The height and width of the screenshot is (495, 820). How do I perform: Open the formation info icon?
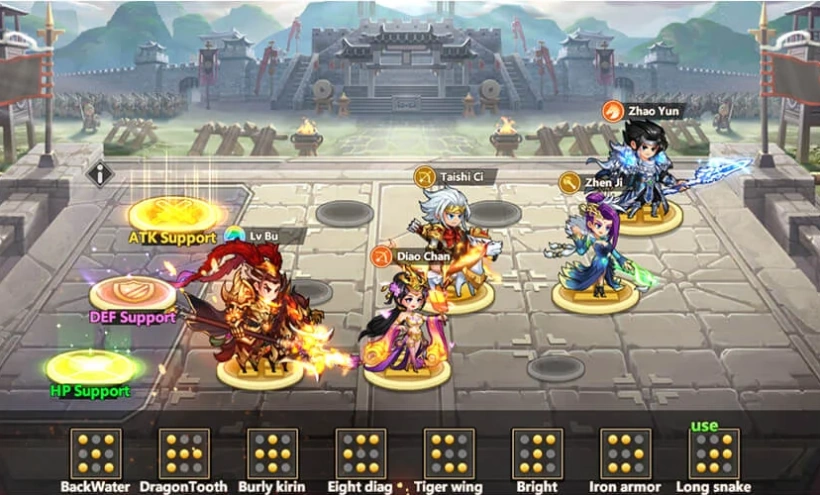(100, 173)
